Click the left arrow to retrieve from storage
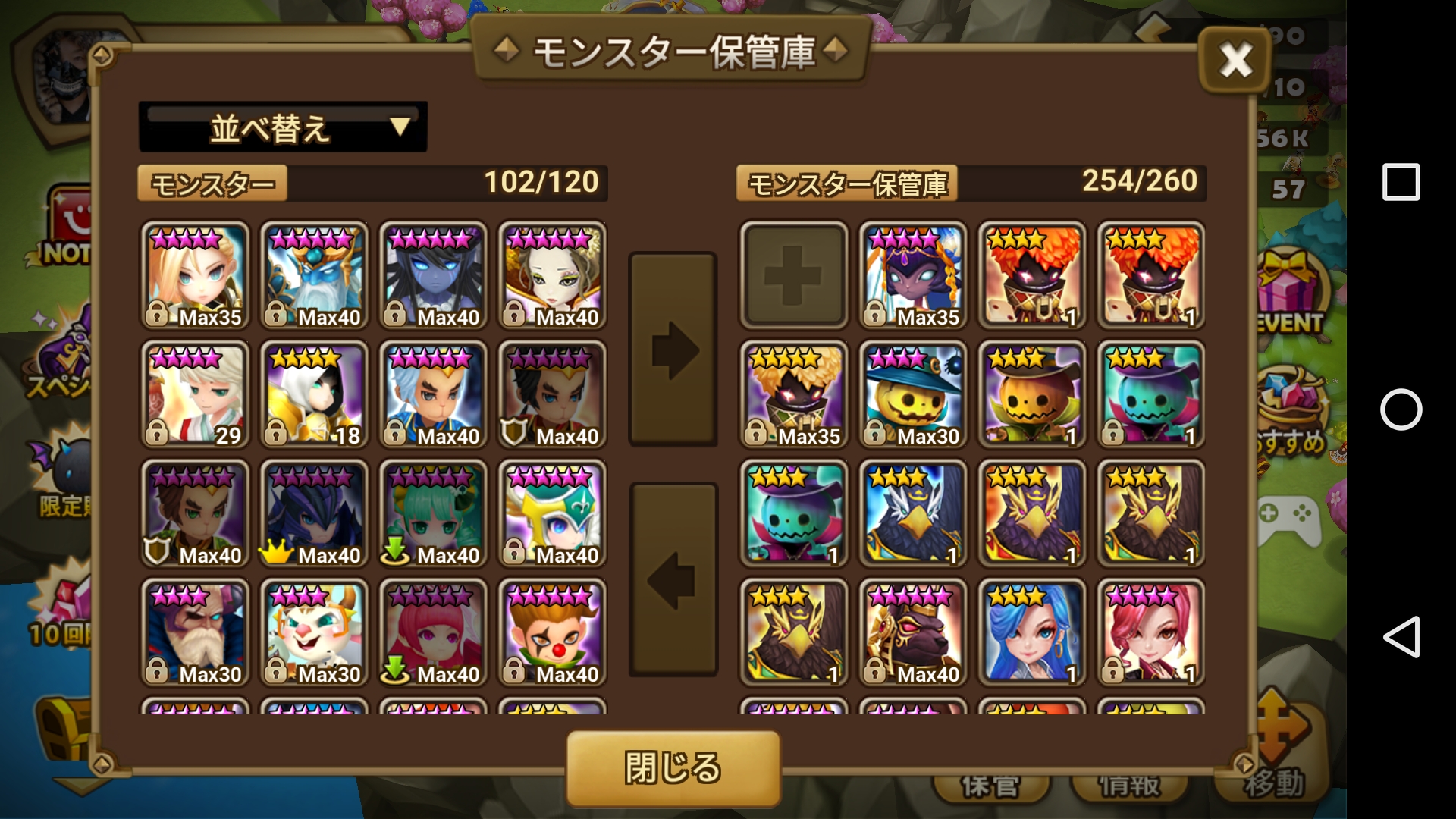Image resolution: width=1456 pixels, height=819 pixels. [x=673, y=579]
